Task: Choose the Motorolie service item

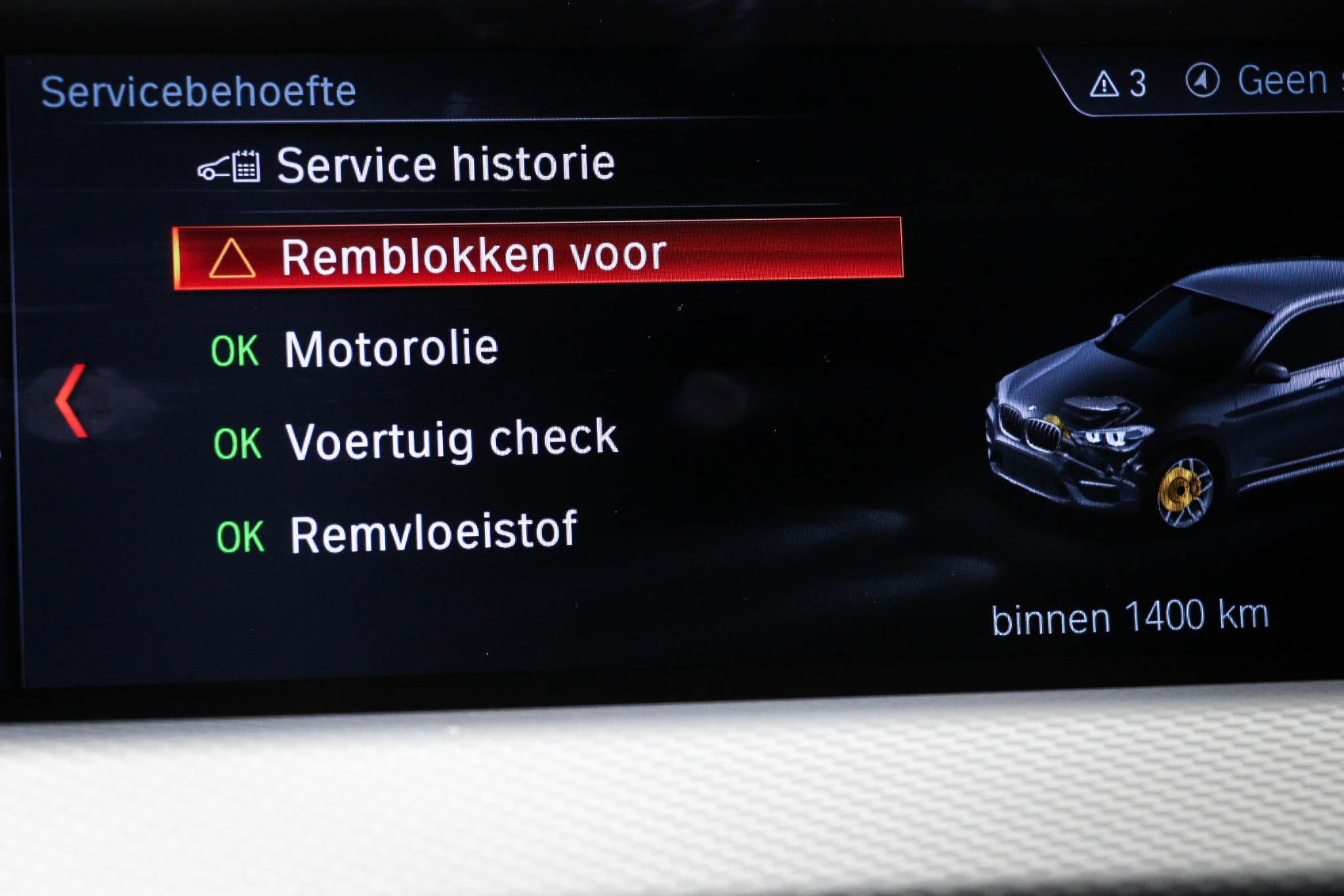Action: tap(390, 348)
